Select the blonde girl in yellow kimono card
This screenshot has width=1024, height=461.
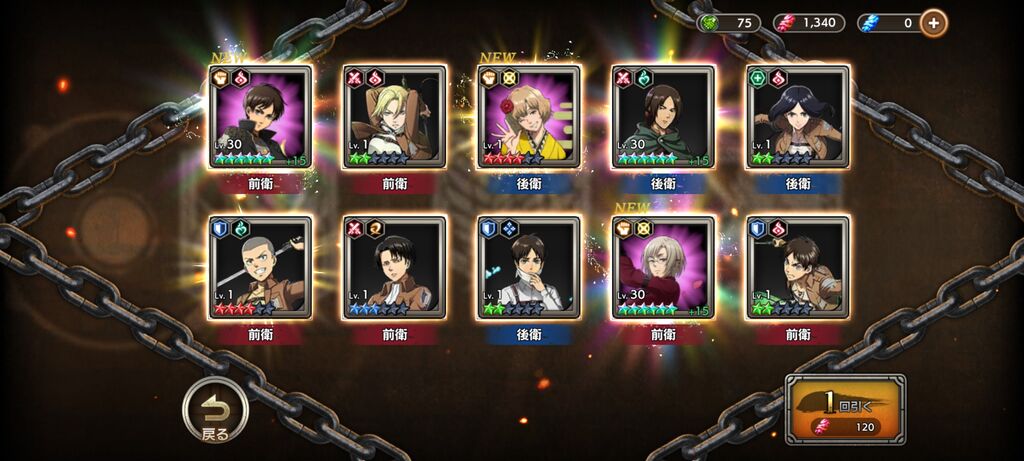pos(528,117)
